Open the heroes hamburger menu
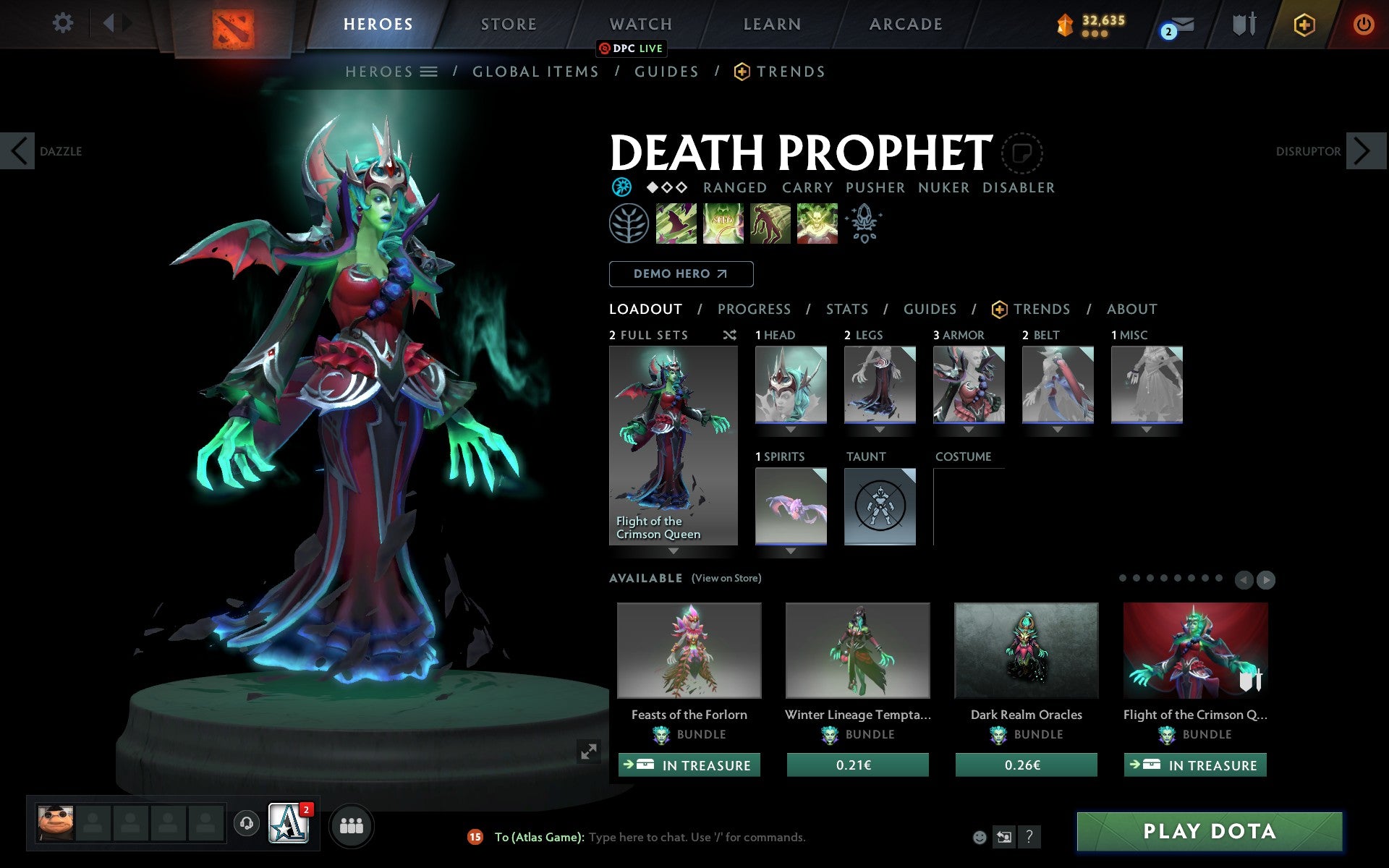Viewport: 1389px width, 868px height. 430,72
